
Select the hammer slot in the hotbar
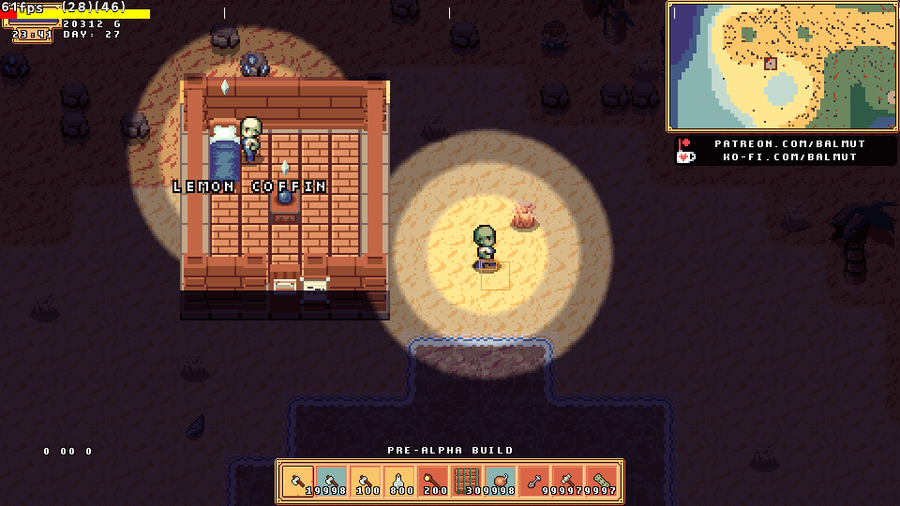click(x=568, y=482)
